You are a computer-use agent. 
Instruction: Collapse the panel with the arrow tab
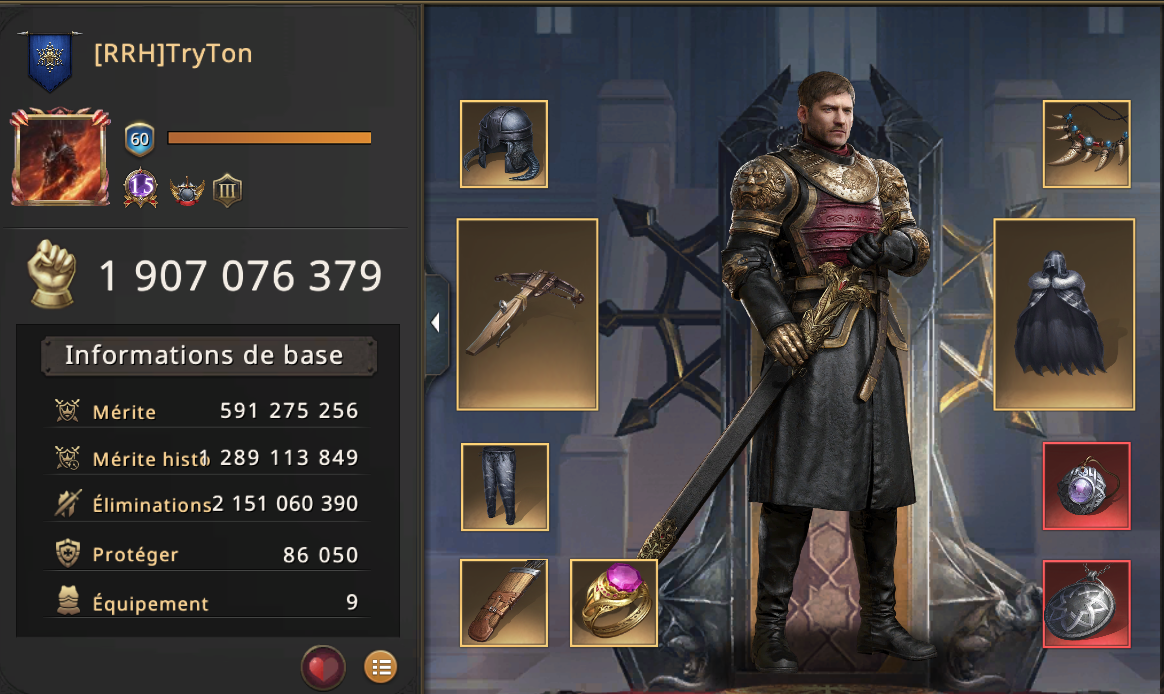pos(436,323)
